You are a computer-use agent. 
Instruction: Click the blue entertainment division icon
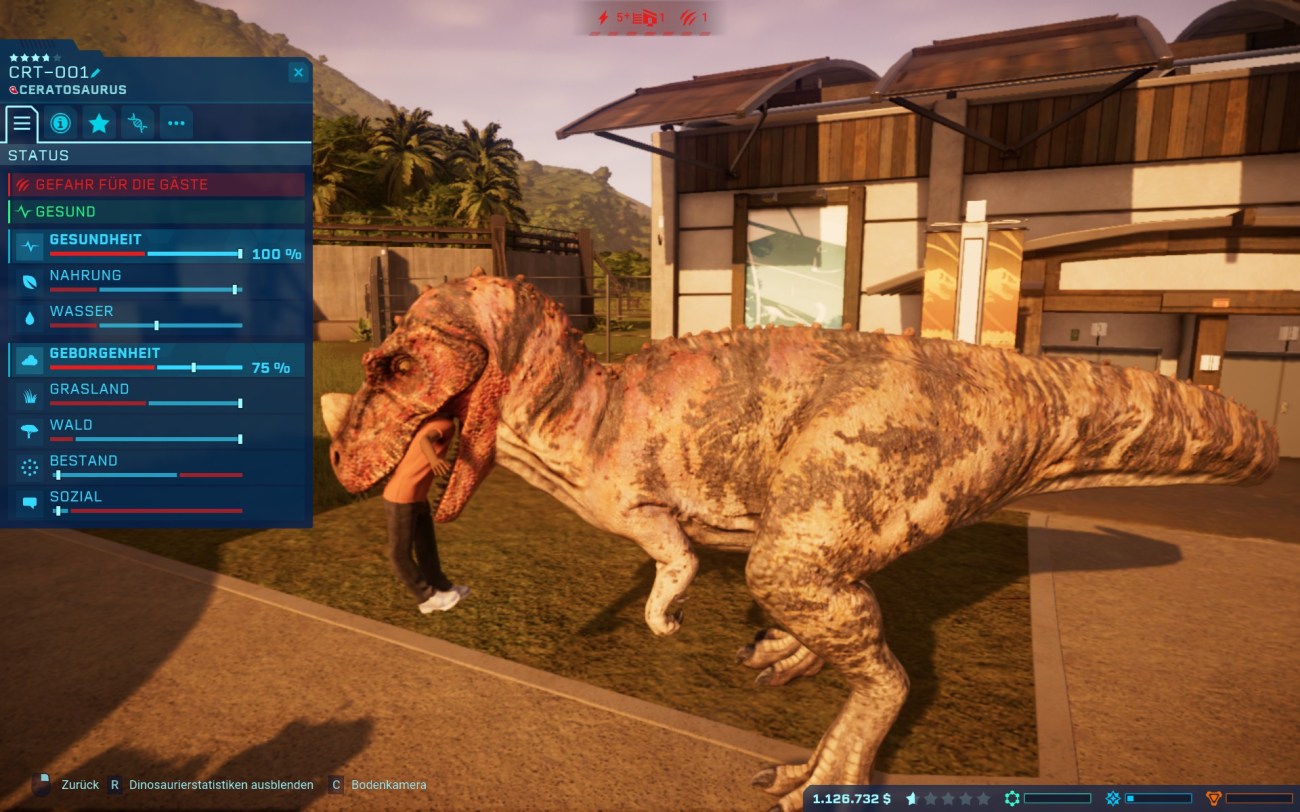(x=1113, y=799)
